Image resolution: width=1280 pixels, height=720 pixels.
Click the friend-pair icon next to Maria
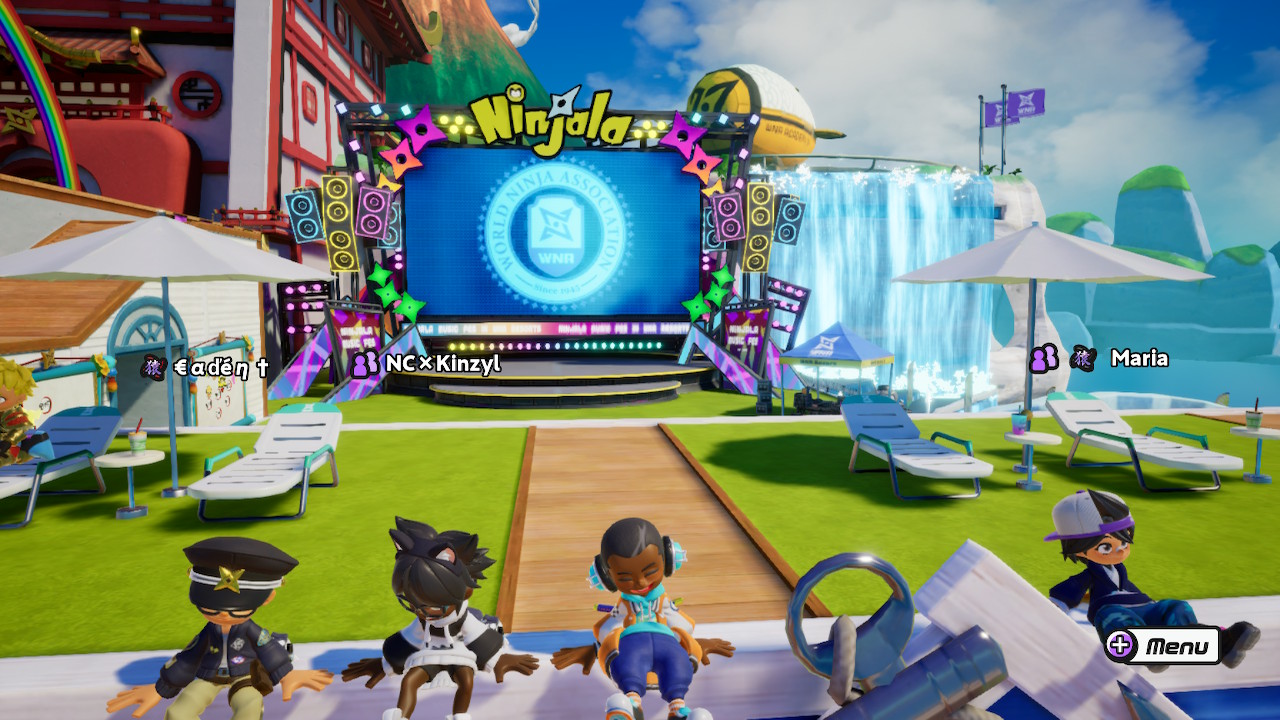[1043, 358]
